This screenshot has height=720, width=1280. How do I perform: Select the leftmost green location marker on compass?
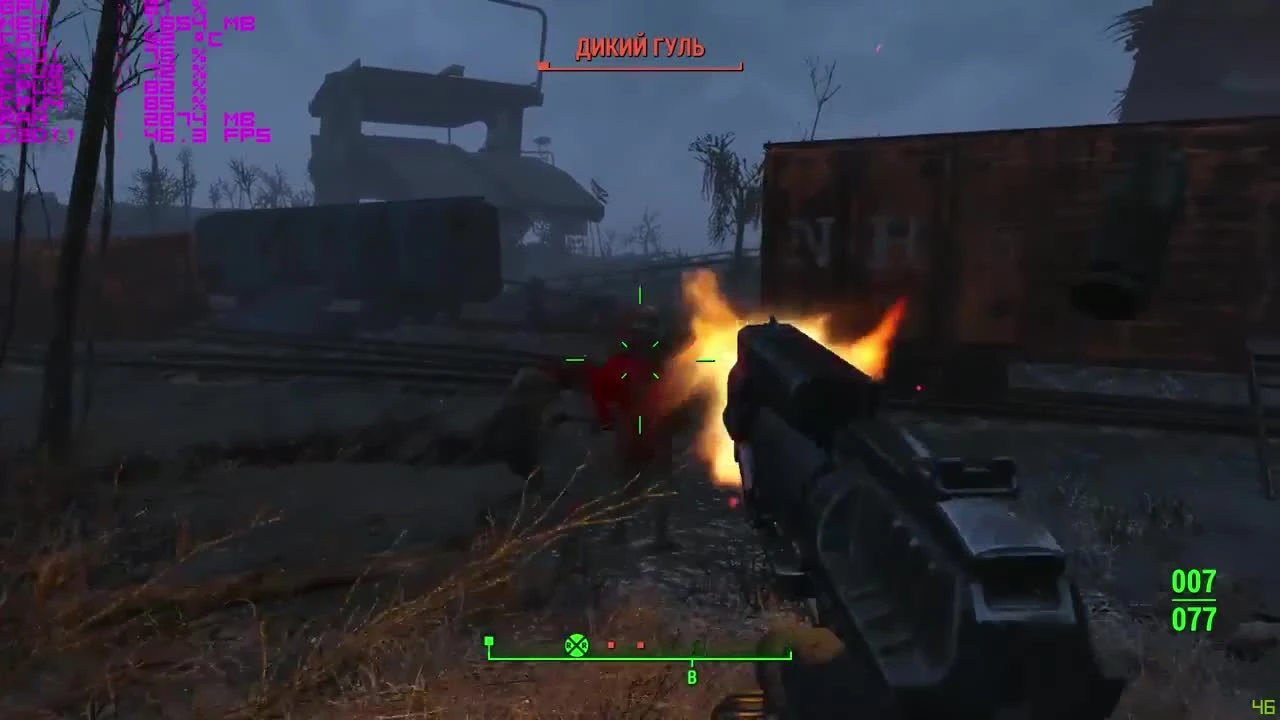(489, 641)
